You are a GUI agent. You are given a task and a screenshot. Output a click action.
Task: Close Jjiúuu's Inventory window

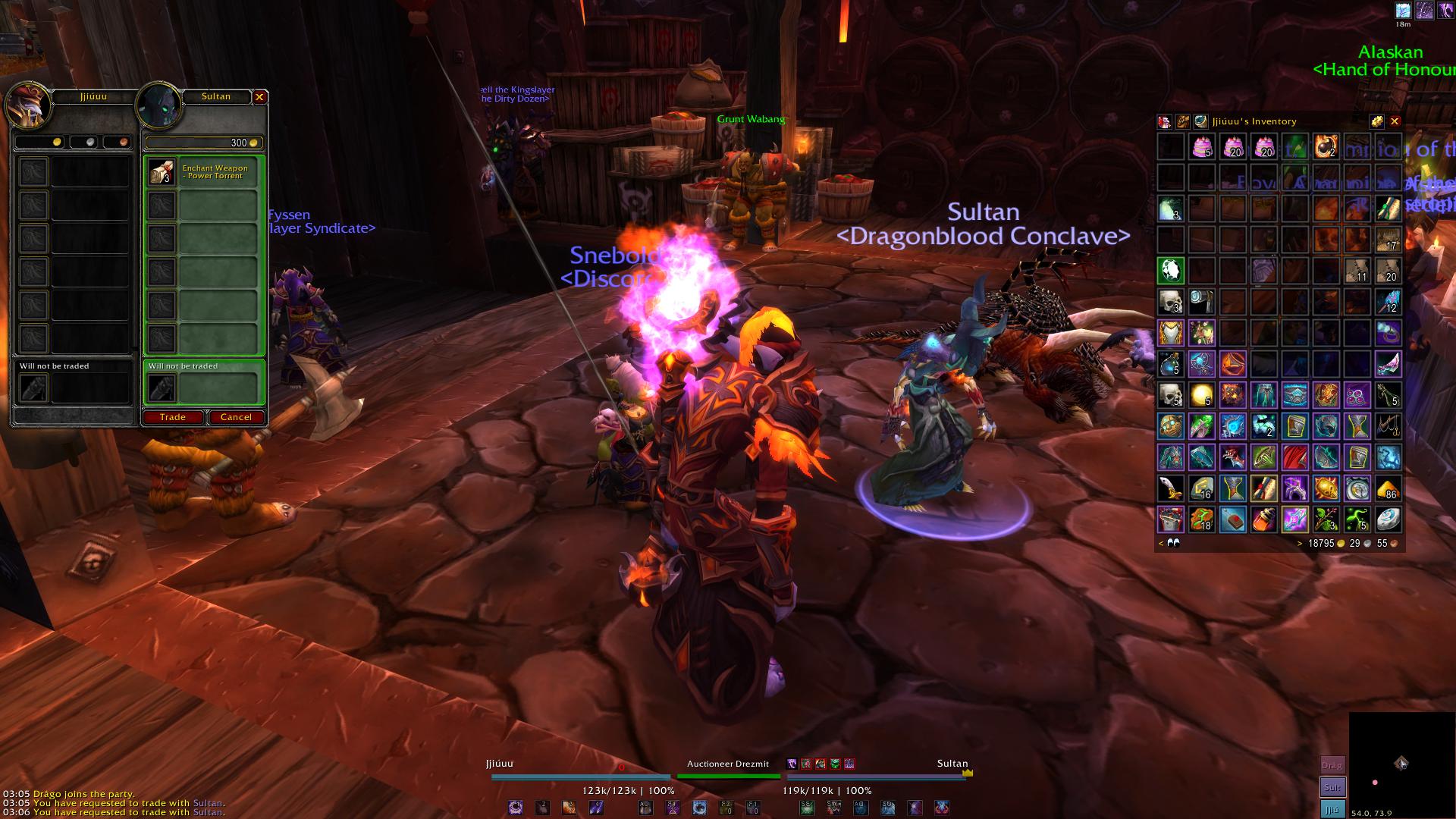(x=1395, y=121)
